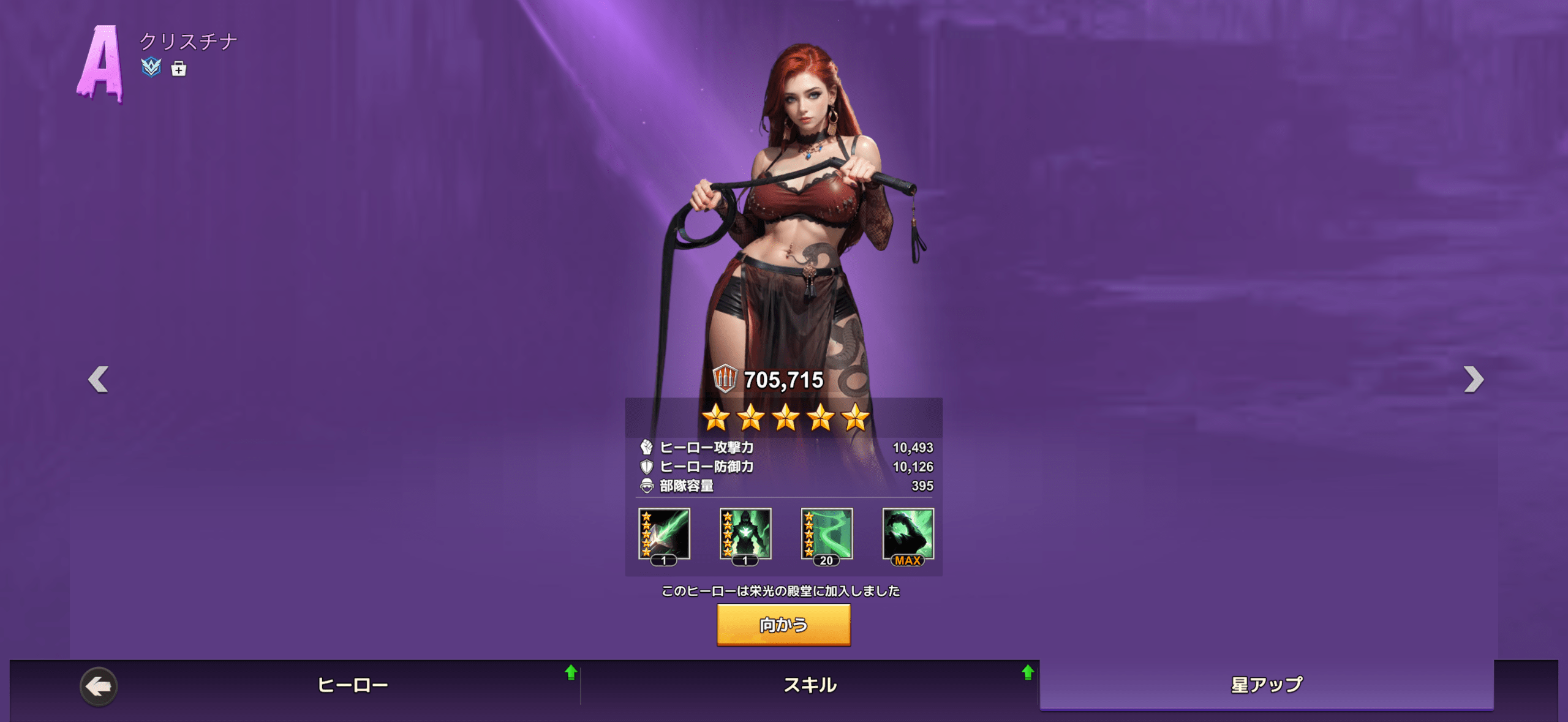Click the medical kit icon beside emblem

coord(178,69)
